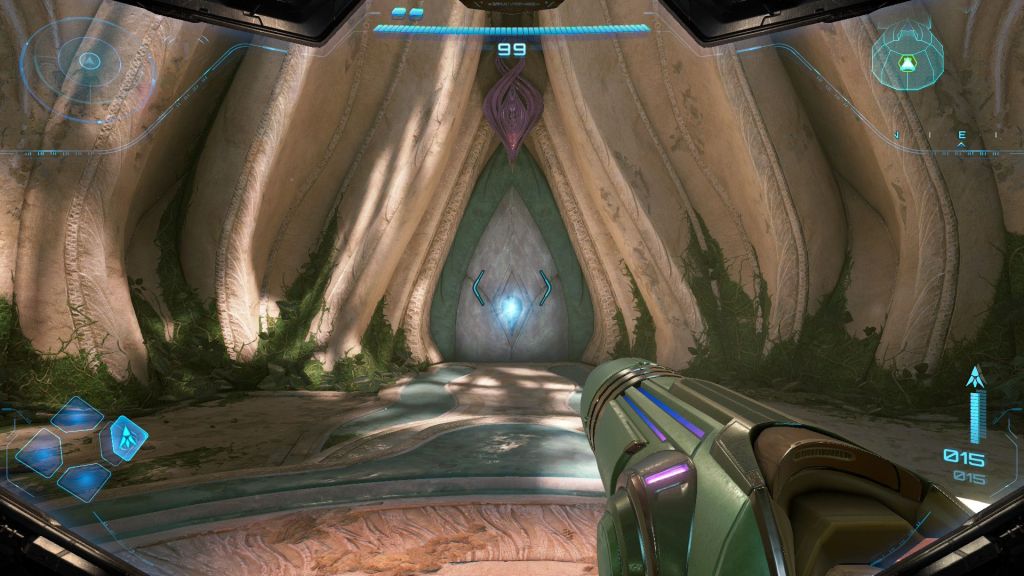This screenshot has width=1024, height=576.
Task: Click the circular radar display
Action: point(89,59)
